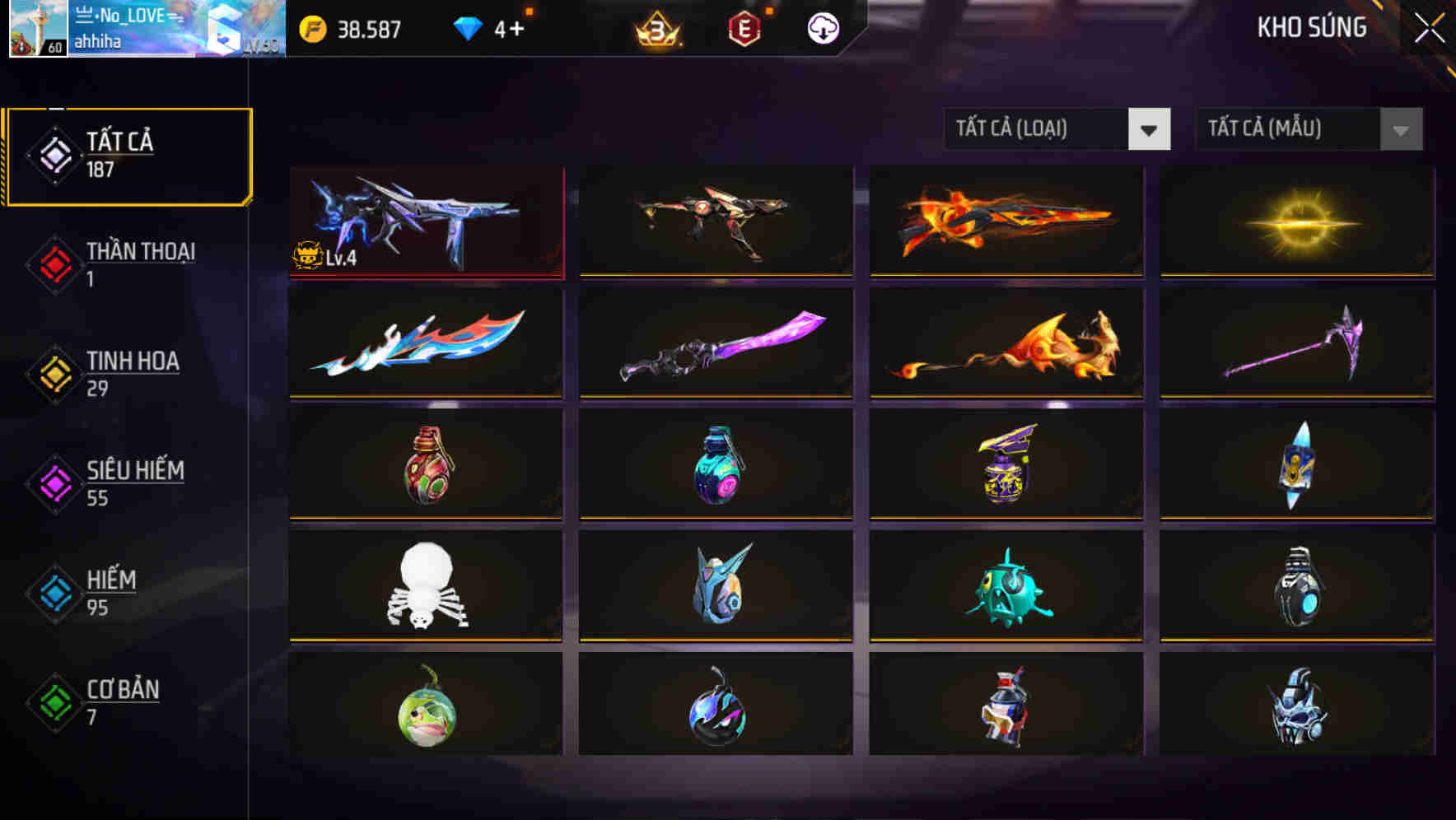Open the TẤT CẢ (LOẠI) dropdown

(1058, 129)
